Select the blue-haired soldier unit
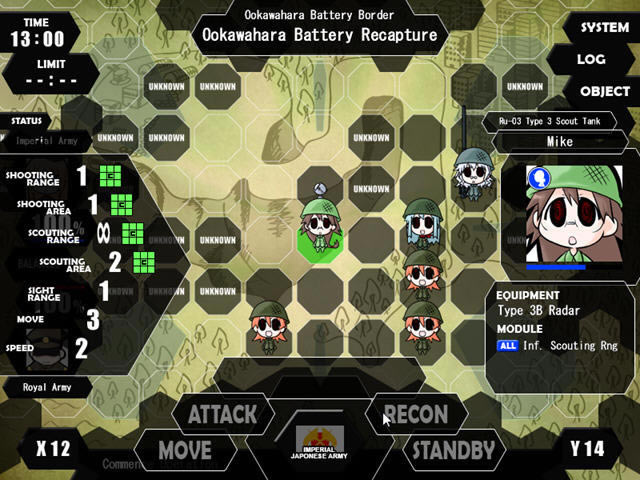The height and width of the screenshot is (480, 640). click(x=420, y=226)
